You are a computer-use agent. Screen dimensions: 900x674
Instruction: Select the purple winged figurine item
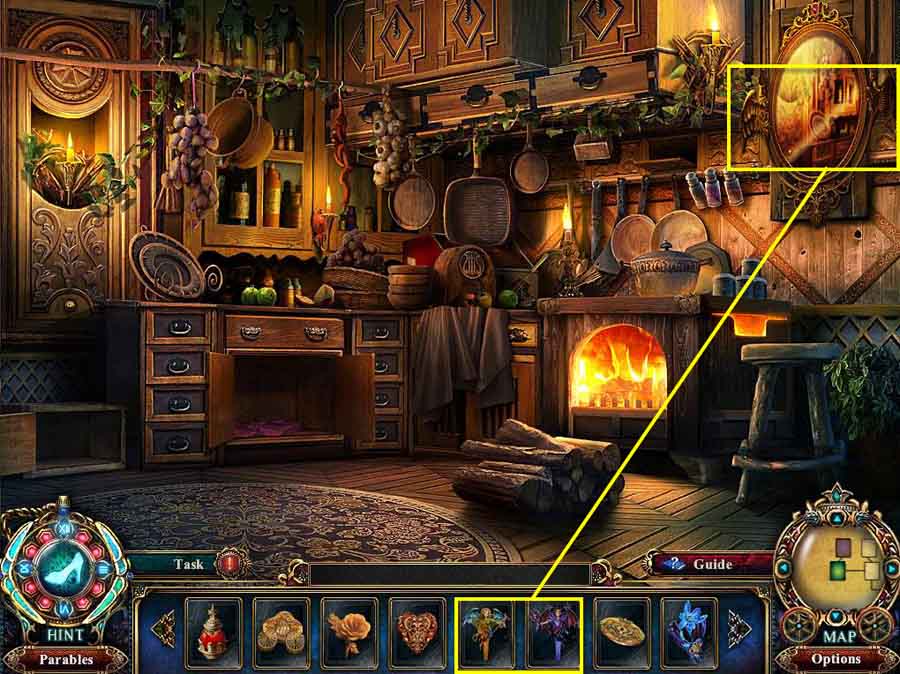tap(554, 631)
